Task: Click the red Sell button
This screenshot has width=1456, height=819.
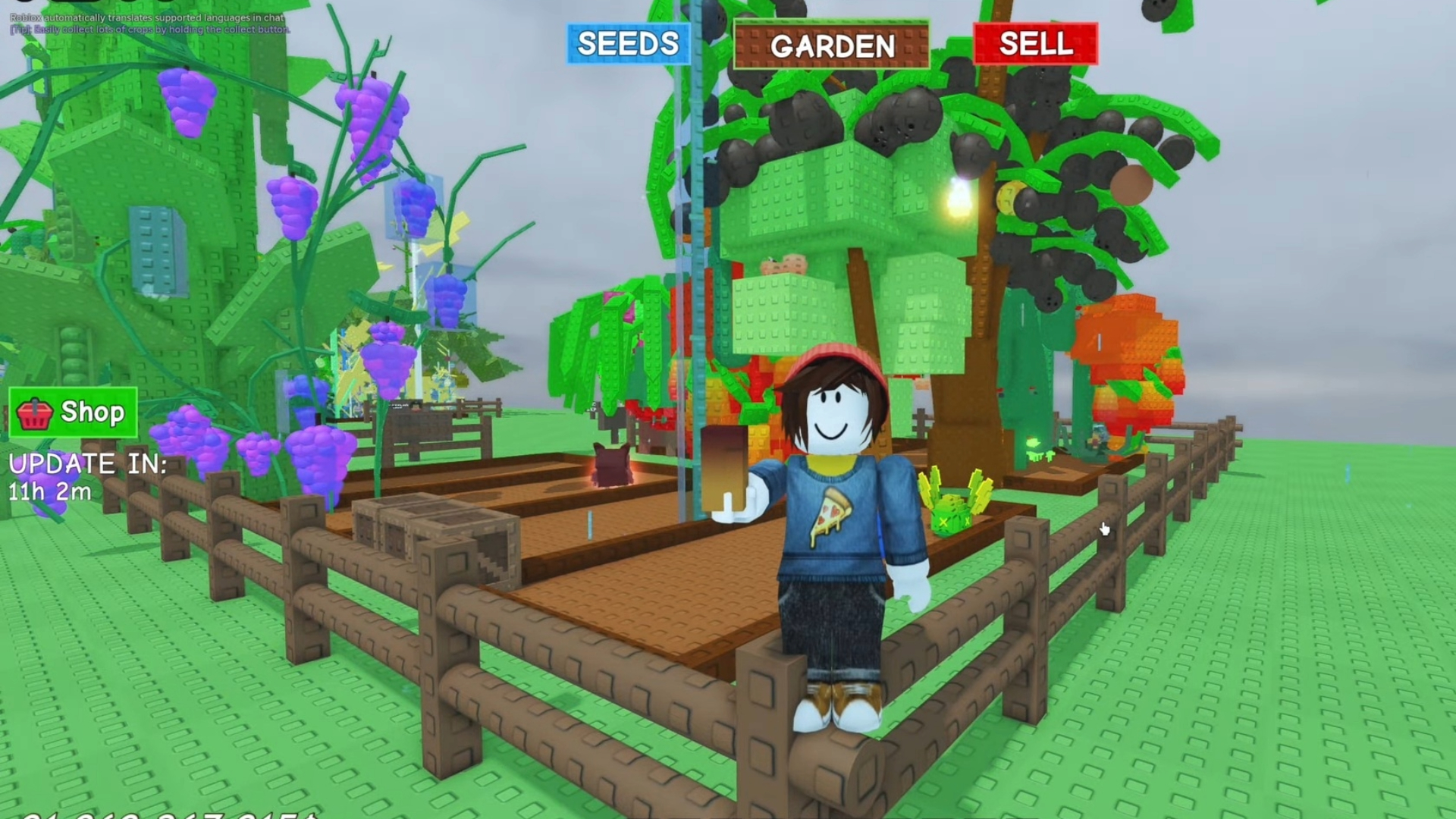Action: (x=1036, y=44)
